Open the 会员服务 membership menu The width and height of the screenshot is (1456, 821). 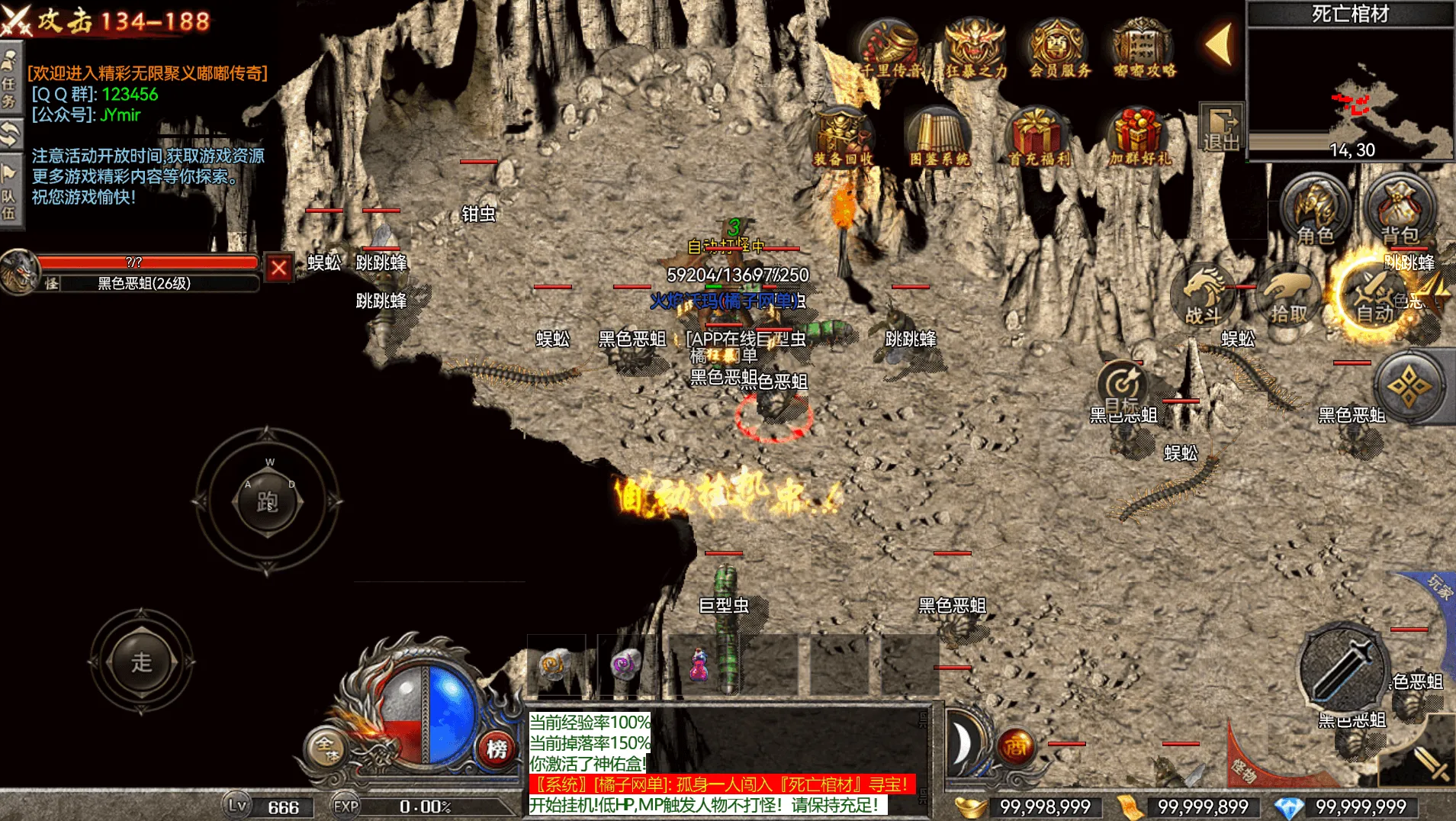click(1059, 50)
